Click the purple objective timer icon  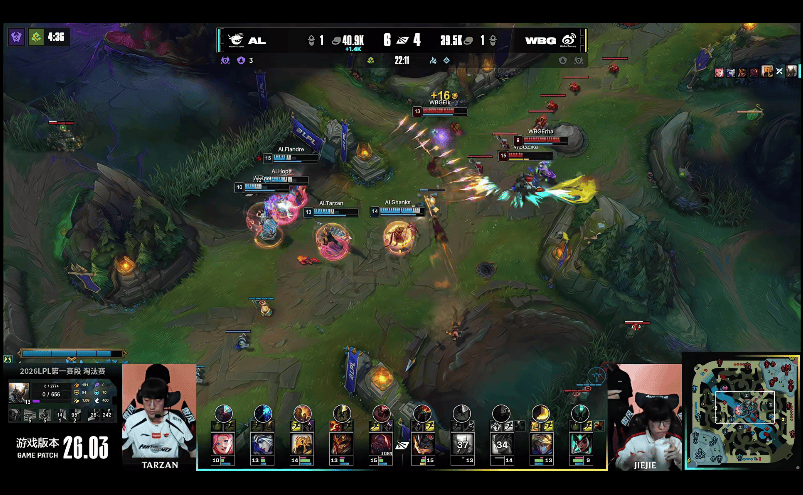pos(16,37)
